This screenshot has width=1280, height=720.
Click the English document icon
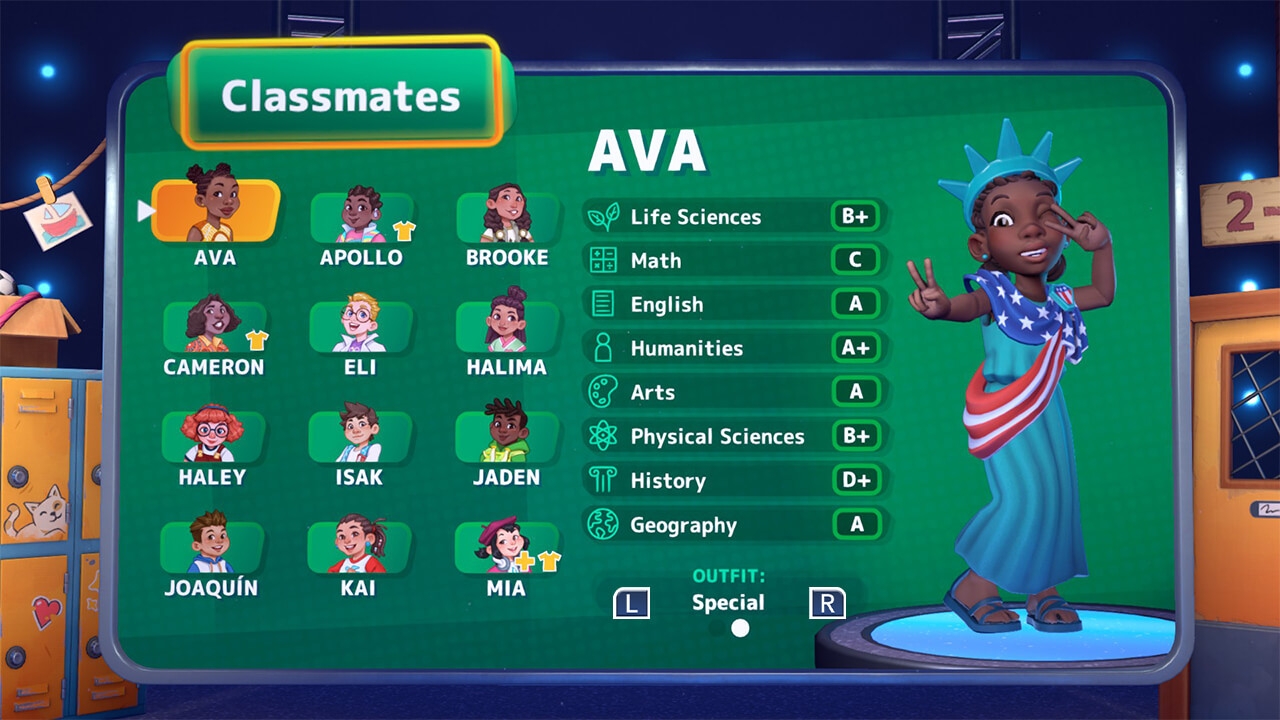[x=604, y=304]
